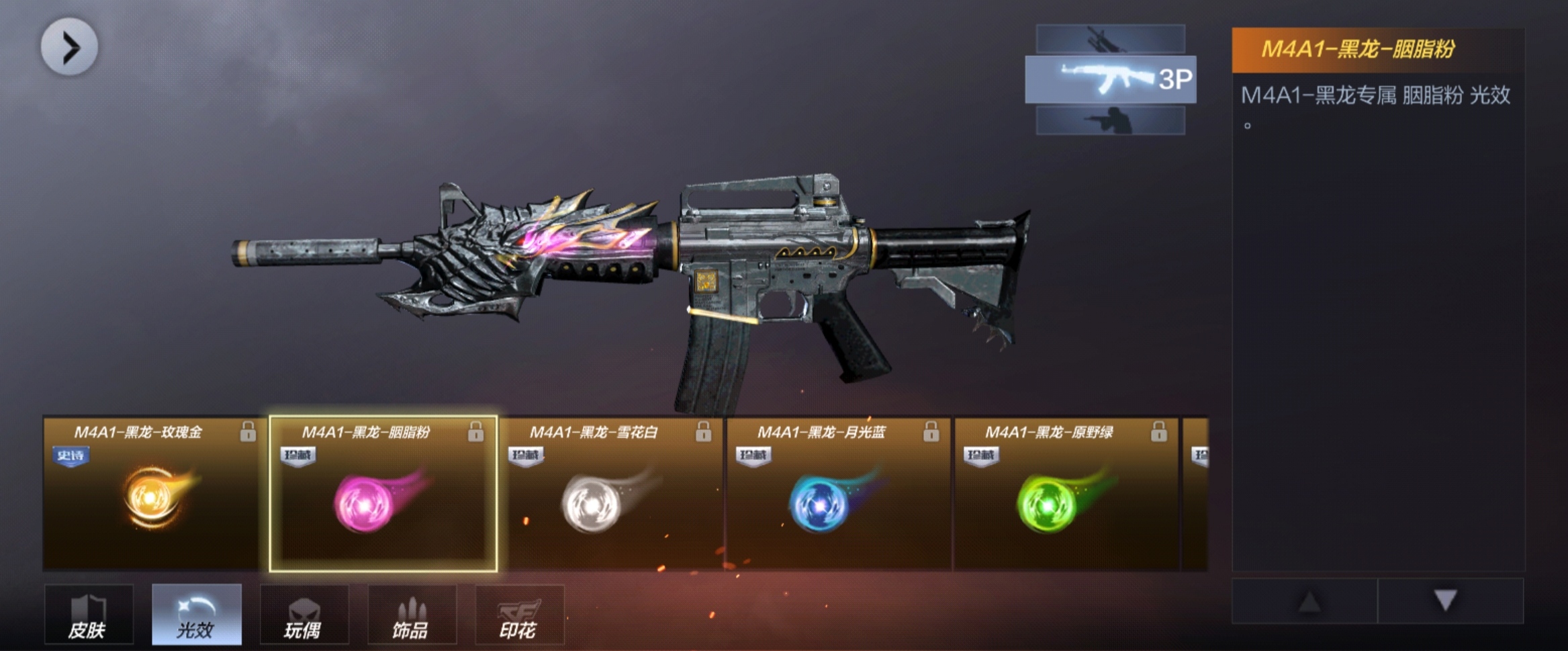Open the 饰品 accessories tab
Screen dimensions: 1568x651
coord(412,615)
